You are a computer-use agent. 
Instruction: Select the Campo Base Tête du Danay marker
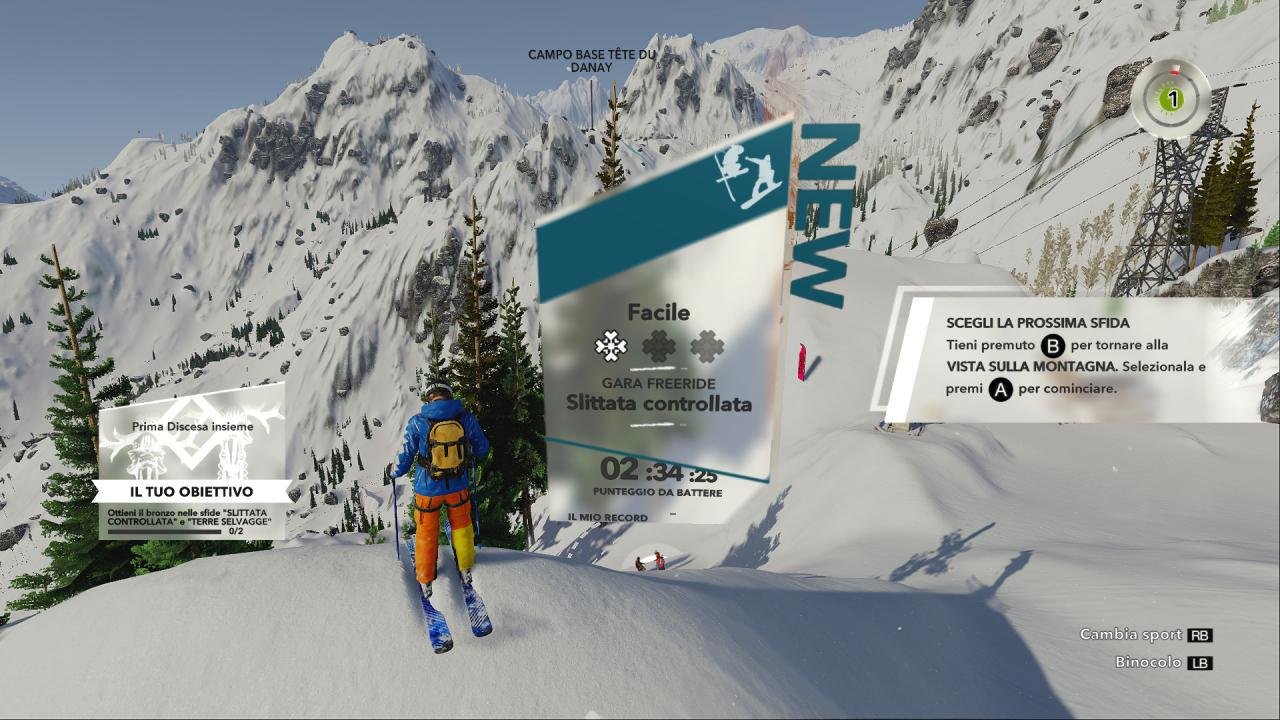(592, 61)
